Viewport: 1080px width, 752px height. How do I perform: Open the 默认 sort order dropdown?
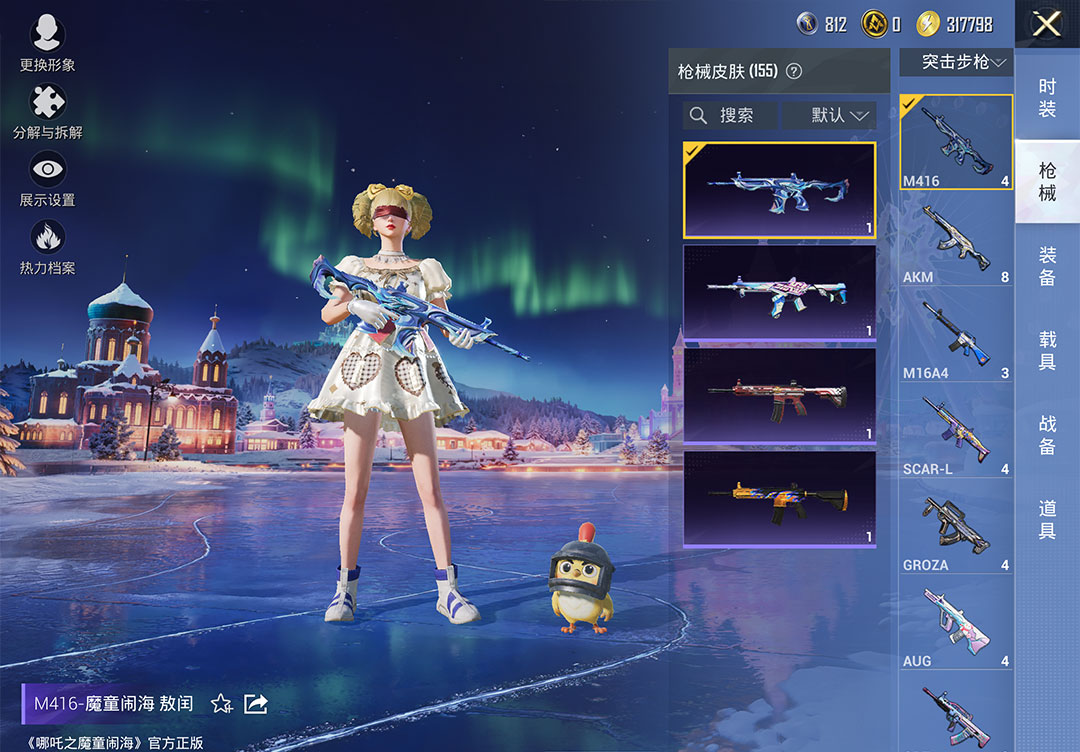(x=830, y=115)
